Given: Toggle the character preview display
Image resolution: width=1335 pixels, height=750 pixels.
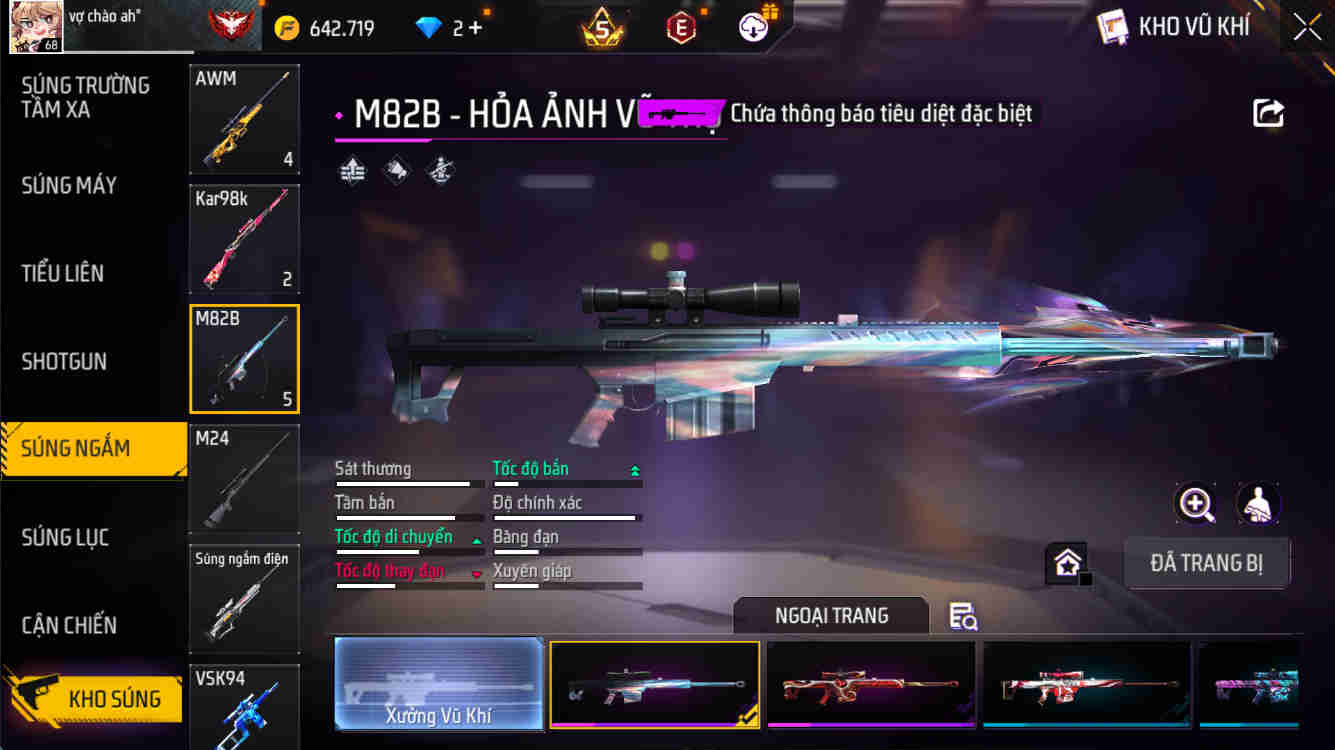Looking at the screenshot, I should 1258,504.
